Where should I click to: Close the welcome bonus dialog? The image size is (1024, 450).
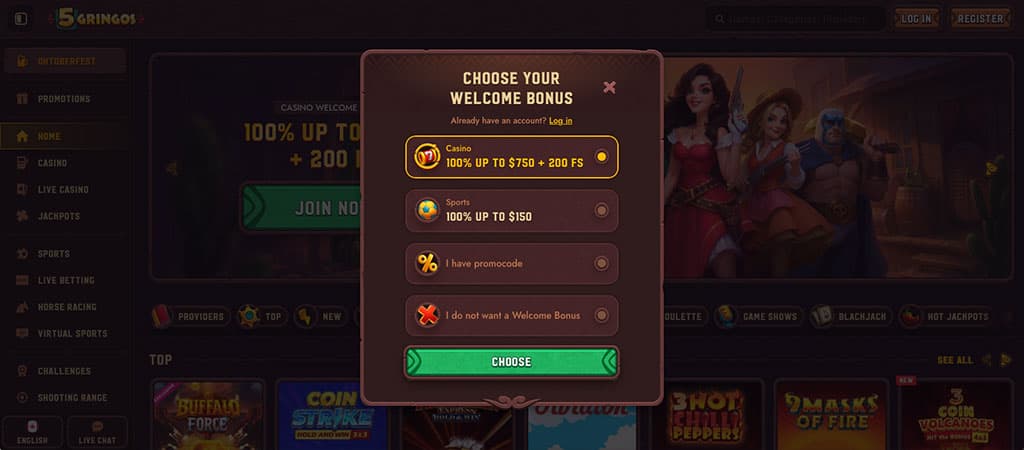(609, 87)
